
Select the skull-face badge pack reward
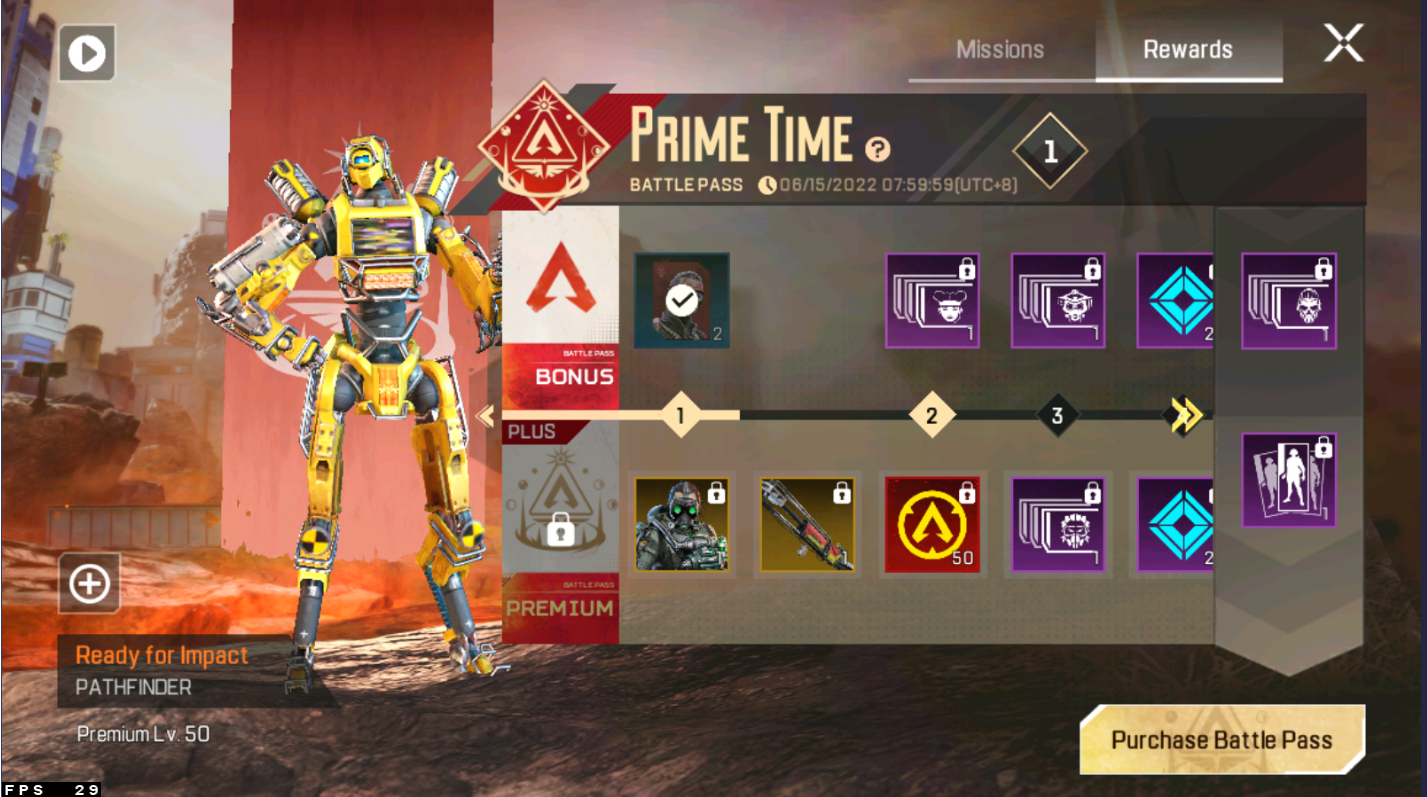(x=1287, y=299)
